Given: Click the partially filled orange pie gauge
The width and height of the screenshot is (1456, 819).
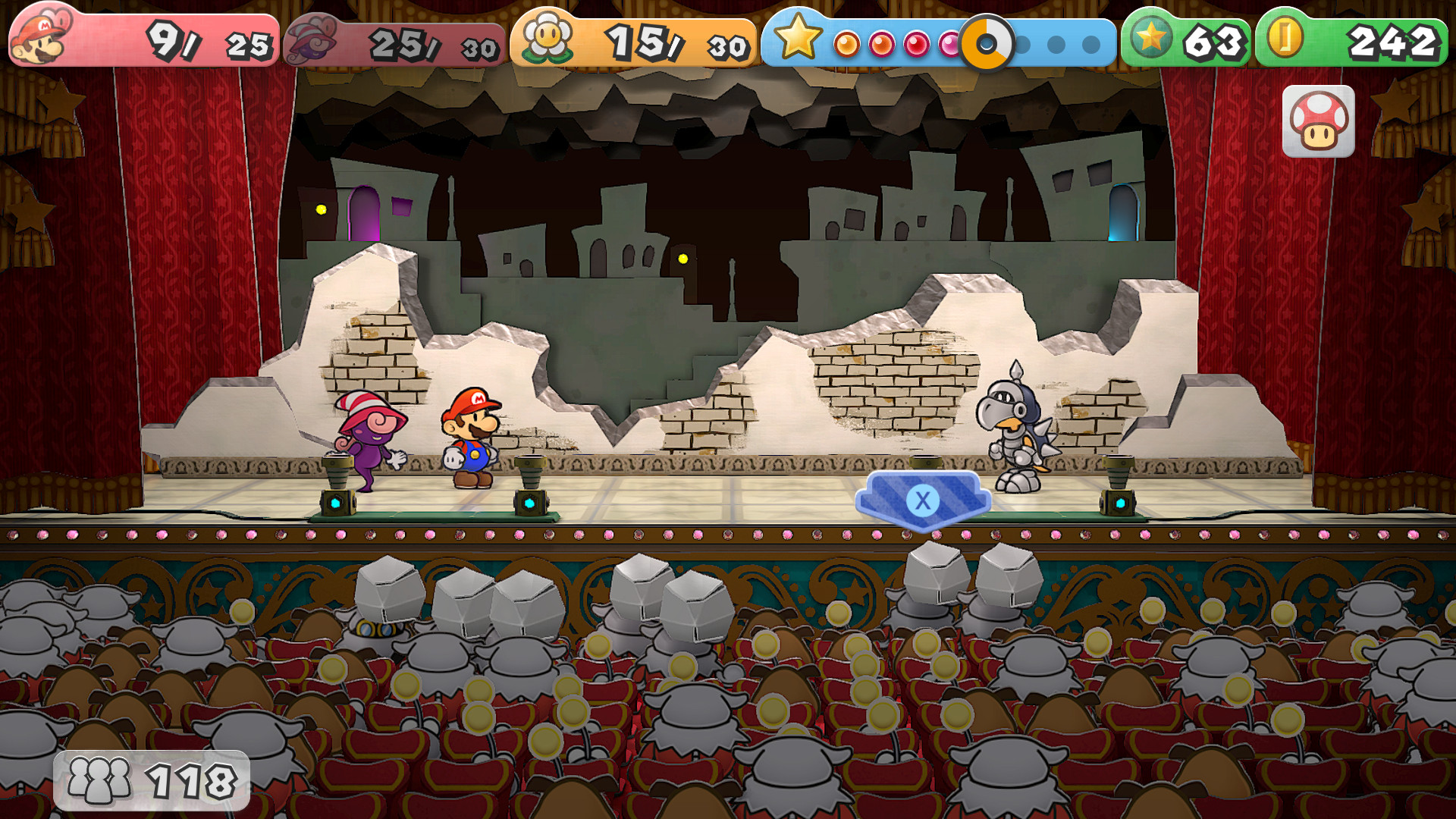Looking at the screenshot, I should pyautogui.click(x=985, y=44).
